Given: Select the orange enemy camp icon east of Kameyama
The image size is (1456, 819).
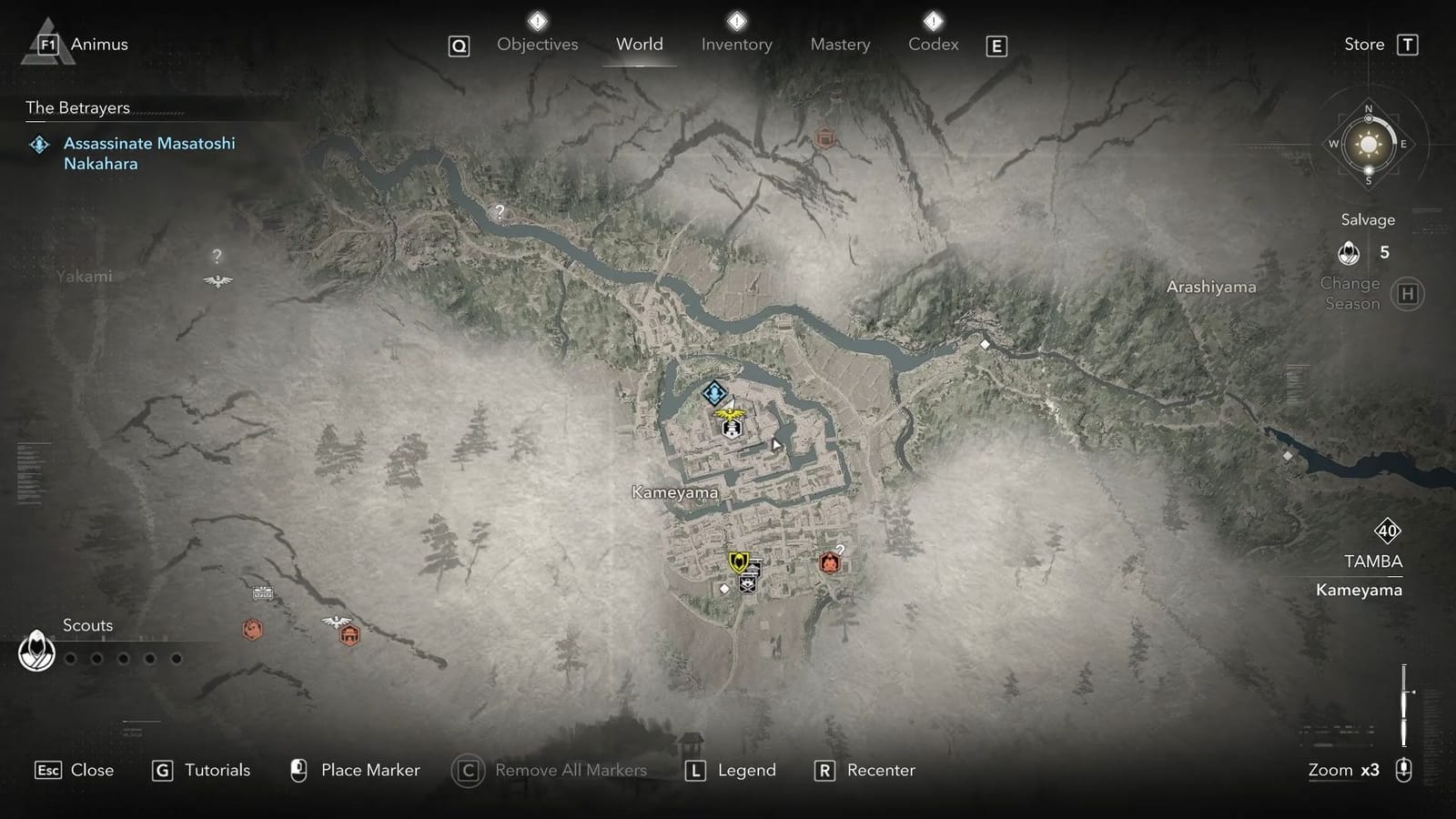Looking at the screenshot, I should (x=831, y=562).
